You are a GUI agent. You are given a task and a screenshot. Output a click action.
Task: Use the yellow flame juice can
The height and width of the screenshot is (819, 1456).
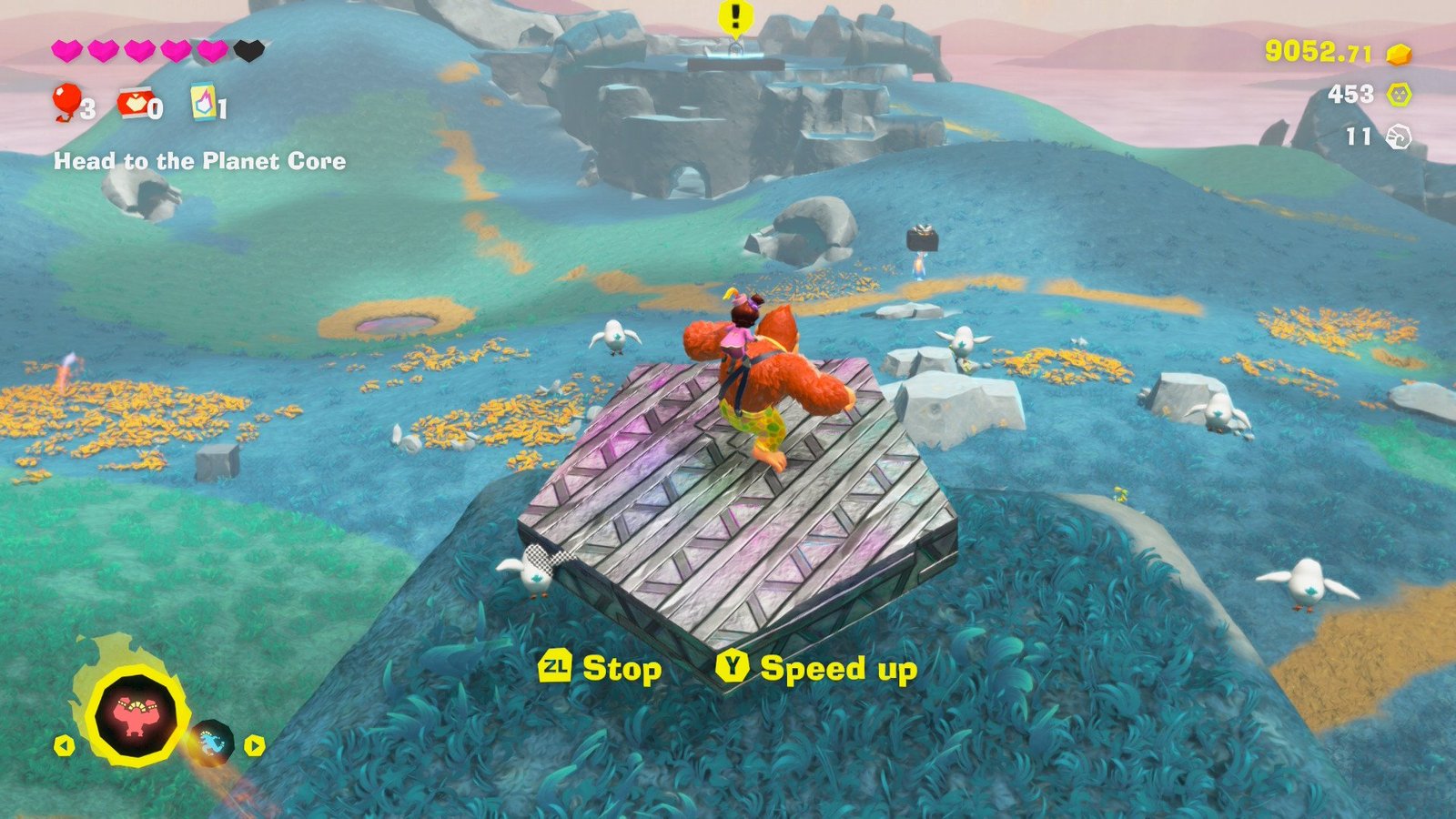(202, 101)
